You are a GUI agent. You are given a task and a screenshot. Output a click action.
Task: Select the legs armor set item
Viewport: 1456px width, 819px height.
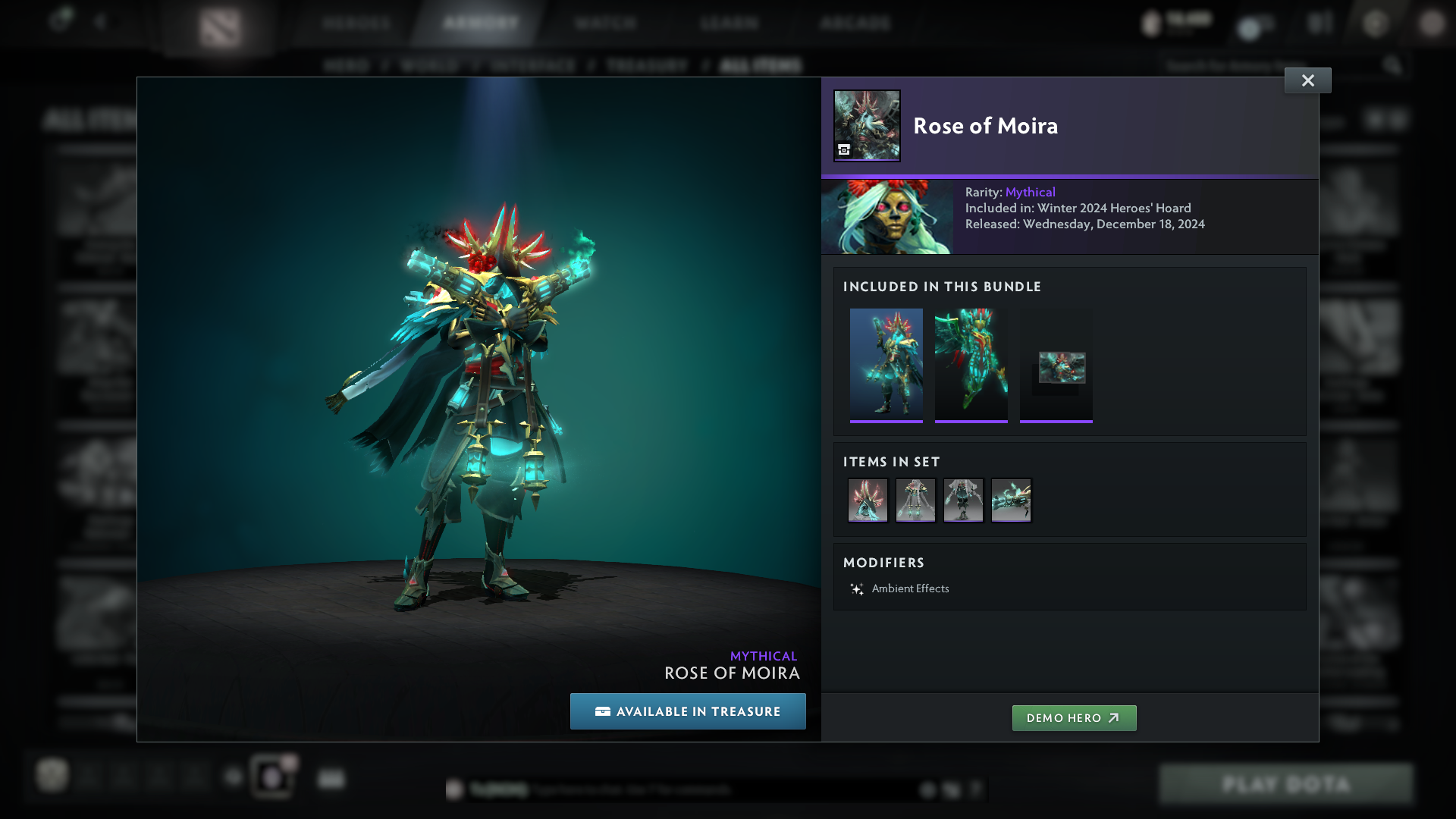(x=963, y=500)
